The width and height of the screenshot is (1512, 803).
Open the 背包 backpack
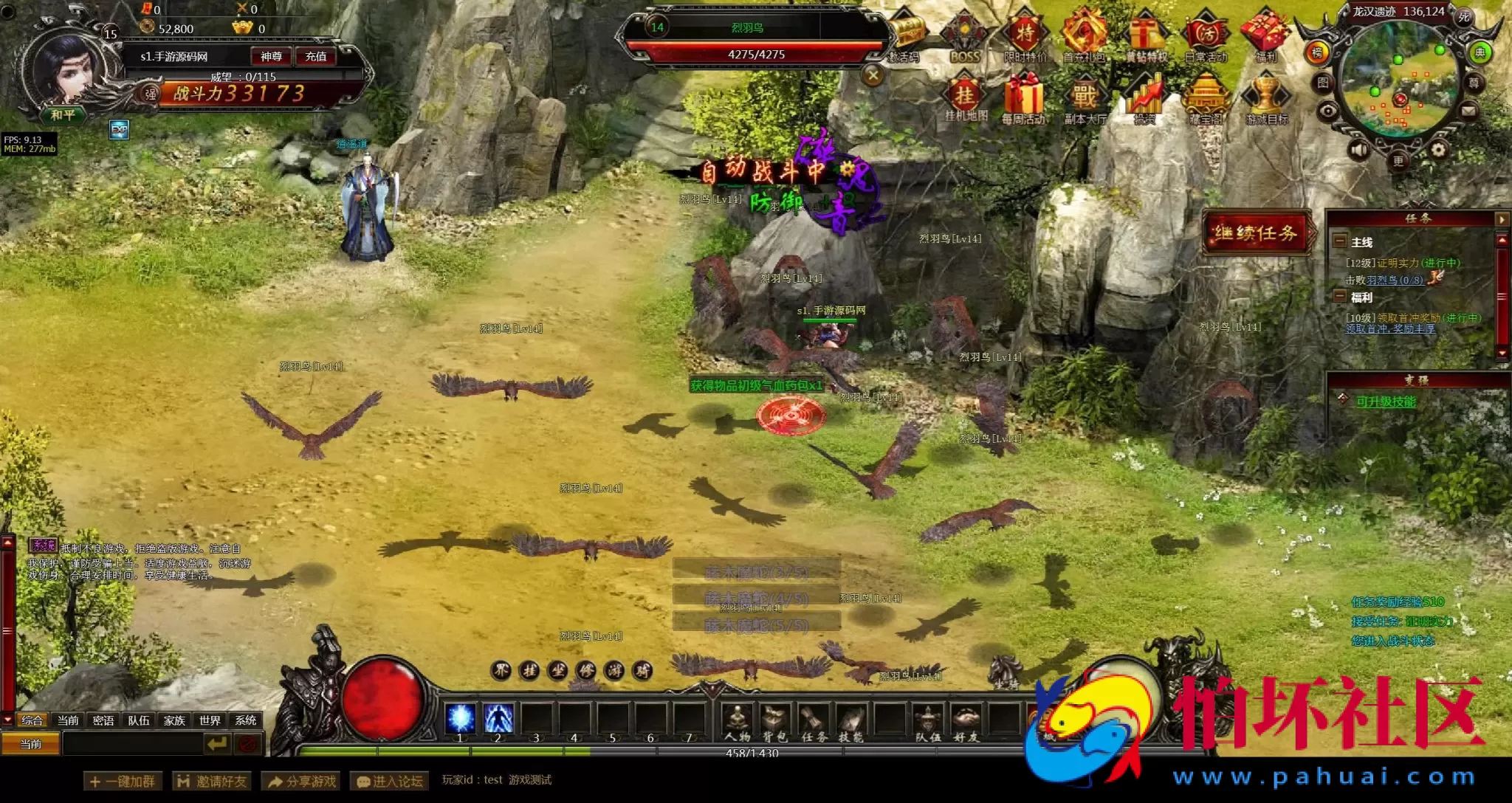774,720
